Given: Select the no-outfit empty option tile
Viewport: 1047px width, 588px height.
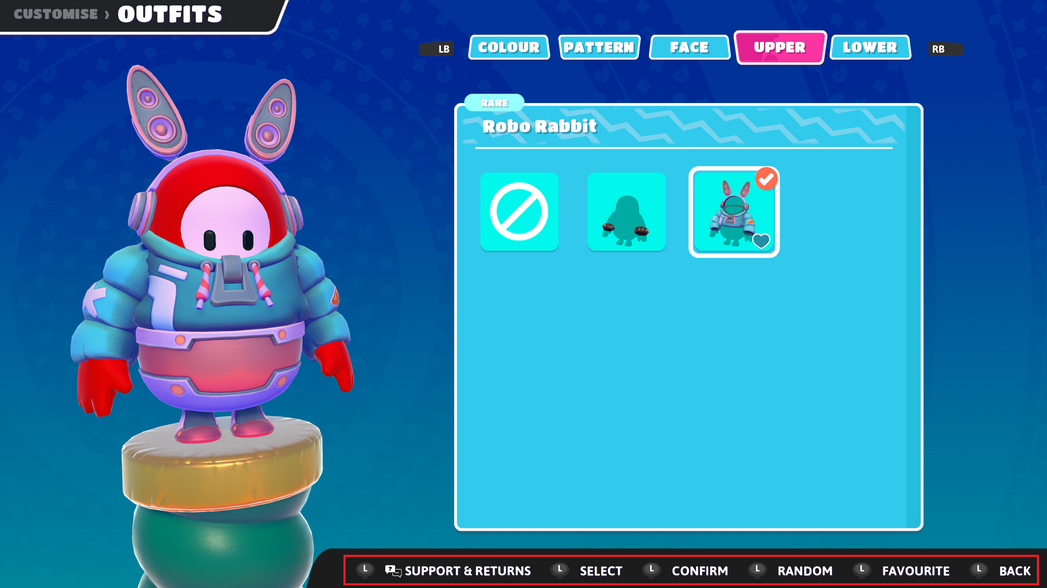Looking at the screenshot, I should point(519,211).
